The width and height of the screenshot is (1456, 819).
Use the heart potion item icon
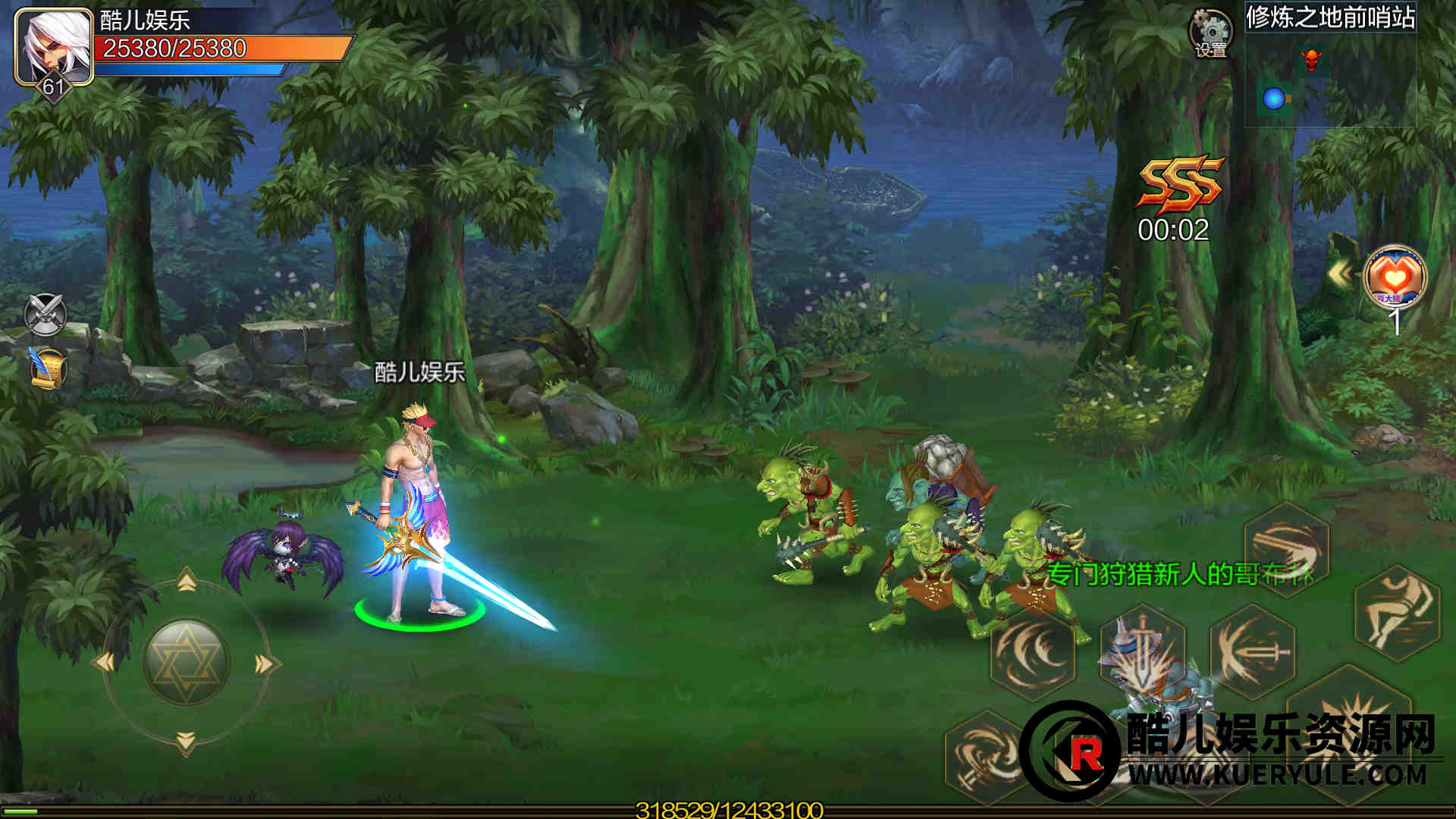(x=1395, y=278)
